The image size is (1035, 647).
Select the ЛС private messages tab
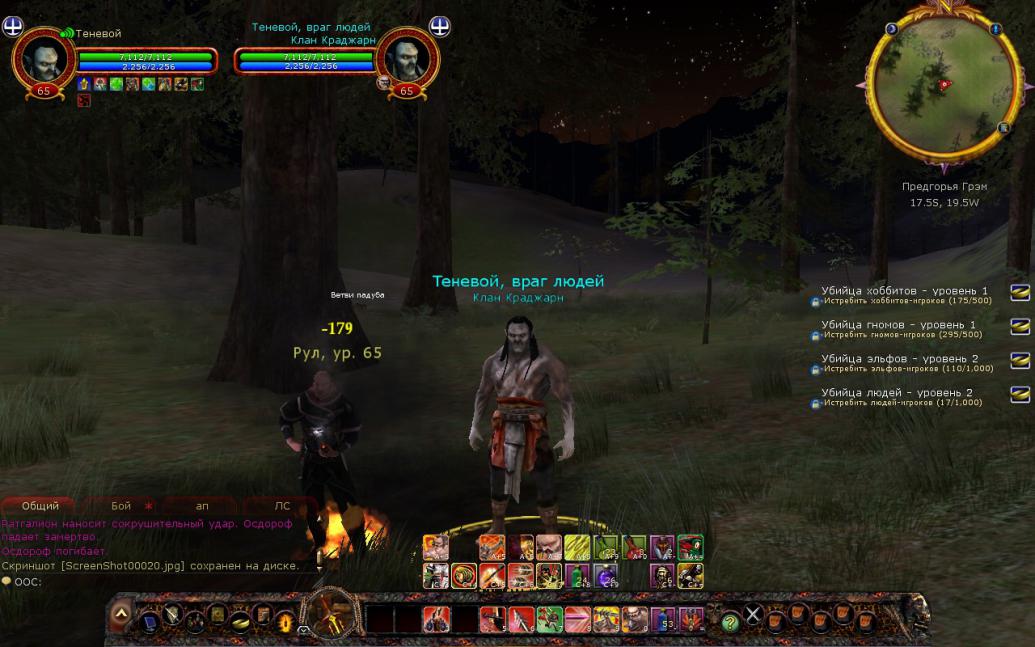281,506
